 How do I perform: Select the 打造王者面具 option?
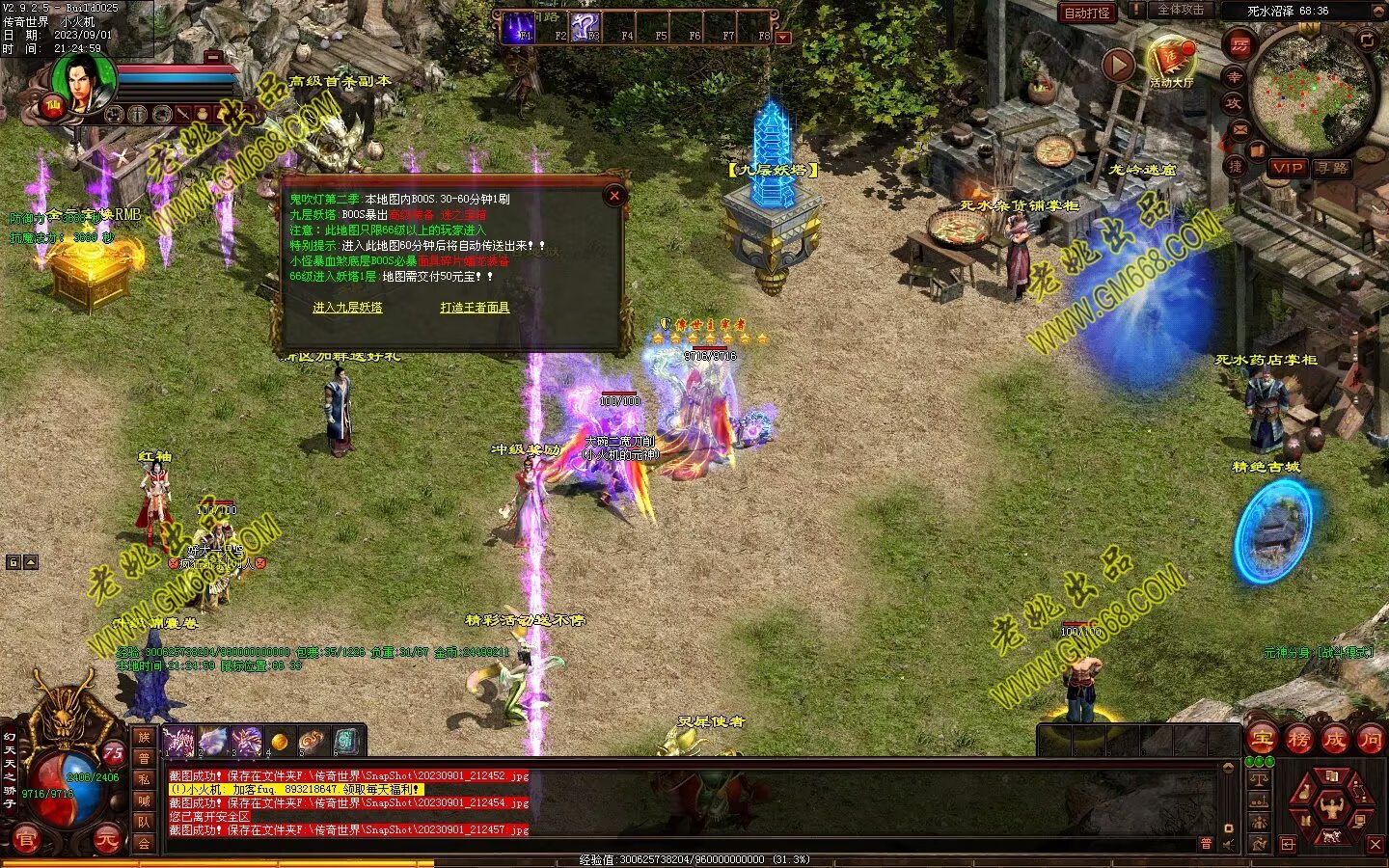(475, 308)
